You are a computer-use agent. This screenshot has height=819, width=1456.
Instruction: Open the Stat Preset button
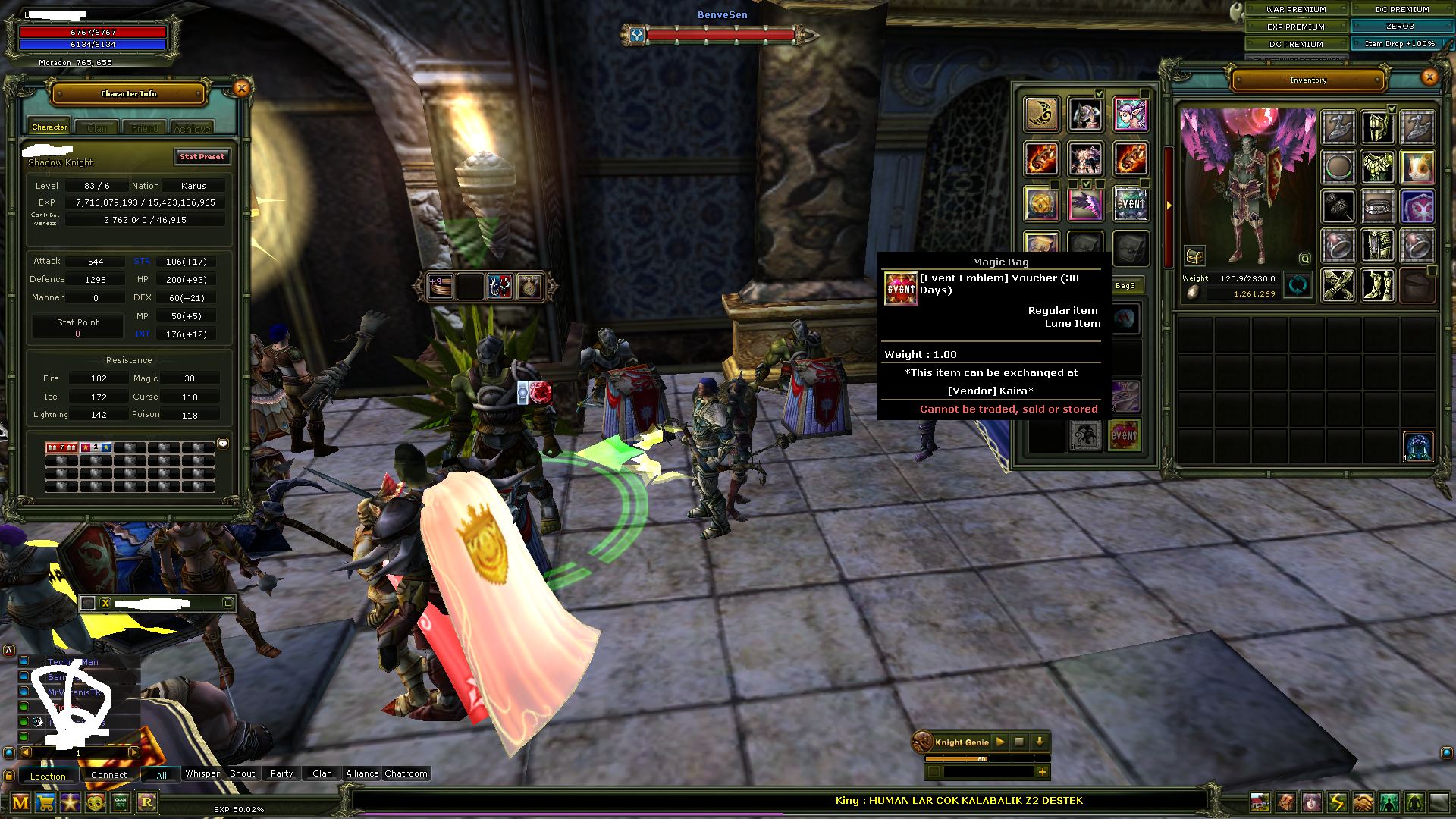[202, 157]
